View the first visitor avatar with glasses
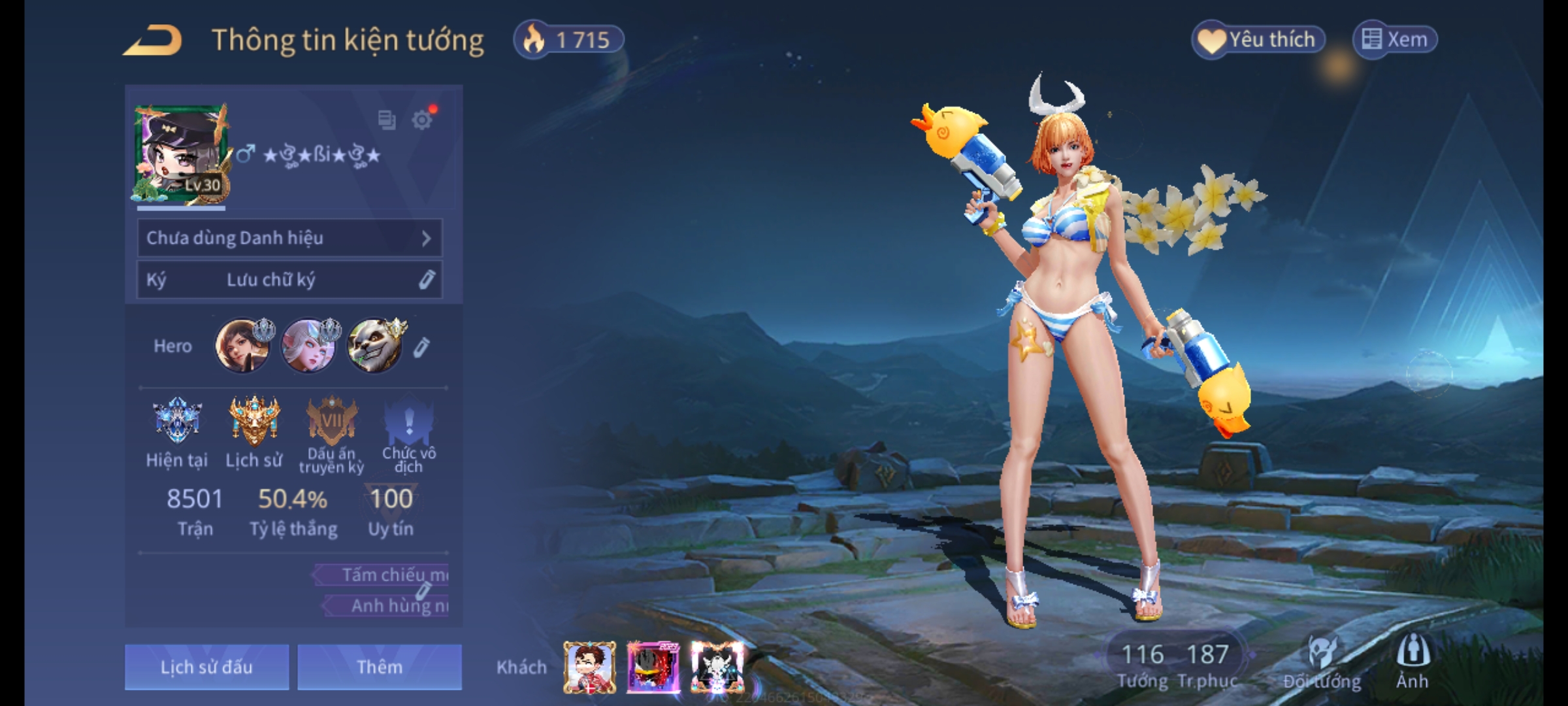 click(589, 667)
